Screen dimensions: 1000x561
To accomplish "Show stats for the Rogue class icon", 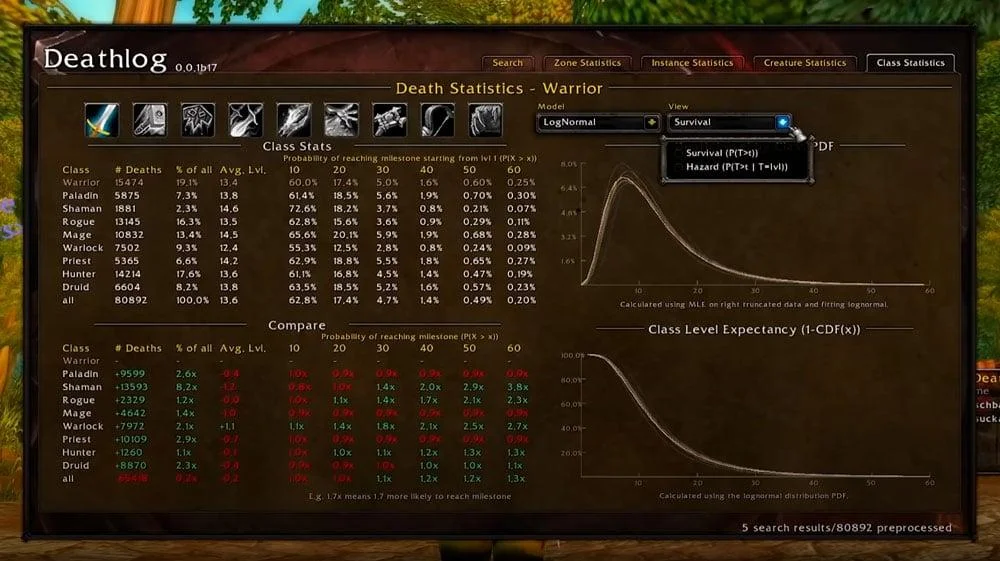I will tap(245, 120).
